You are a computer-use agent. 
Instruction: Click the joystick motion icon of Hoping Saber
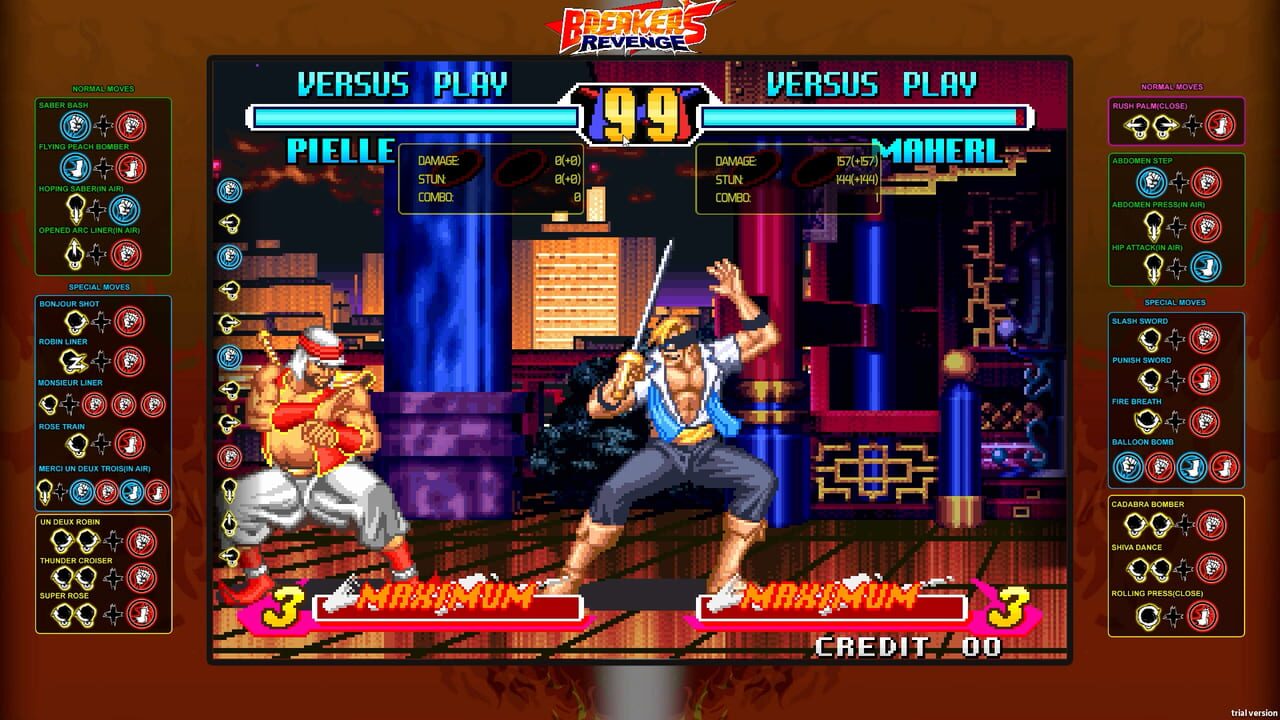(75, 207)
